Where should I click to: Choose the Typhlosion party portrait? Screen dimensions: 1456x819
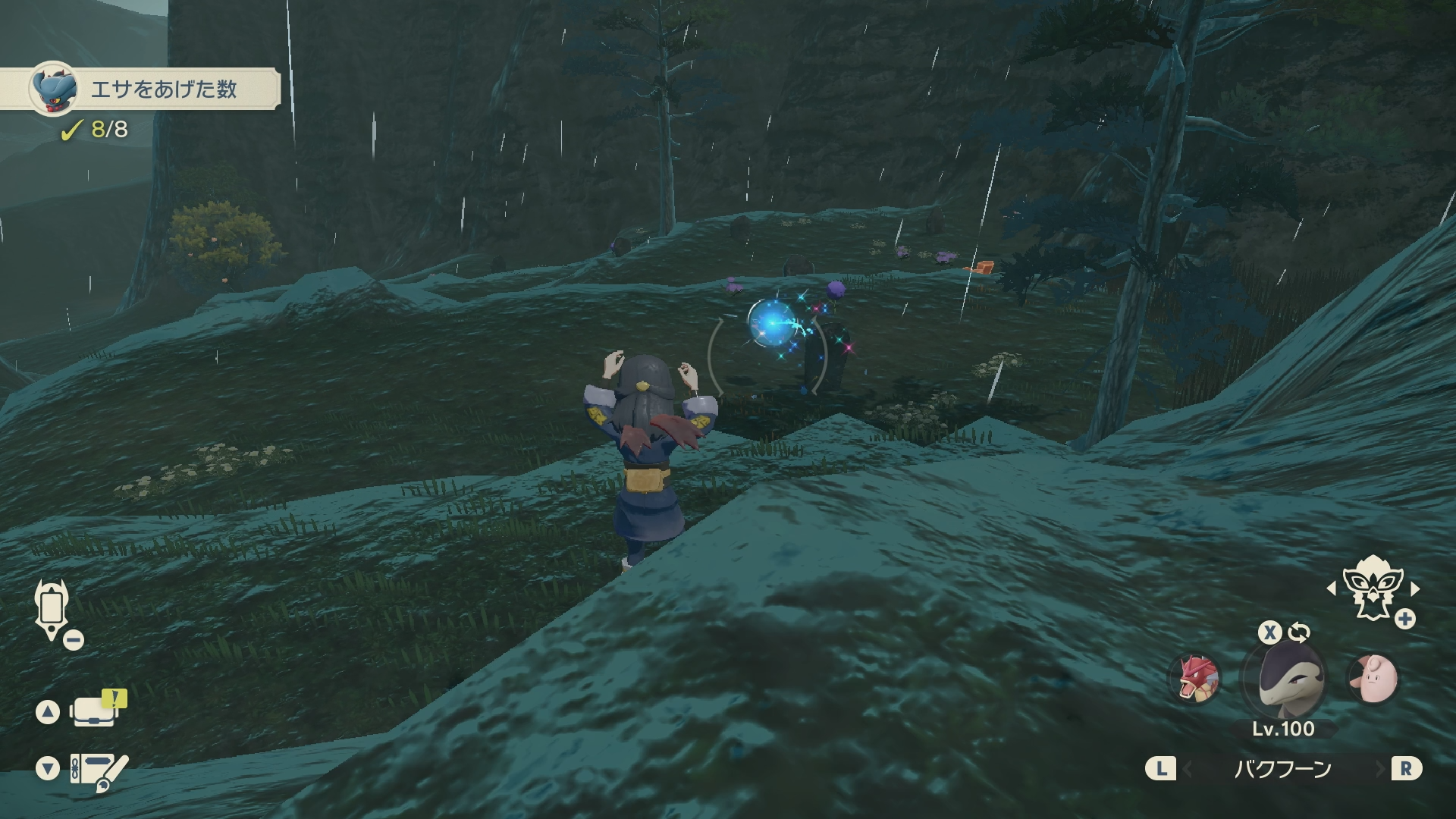(1282, 678)
